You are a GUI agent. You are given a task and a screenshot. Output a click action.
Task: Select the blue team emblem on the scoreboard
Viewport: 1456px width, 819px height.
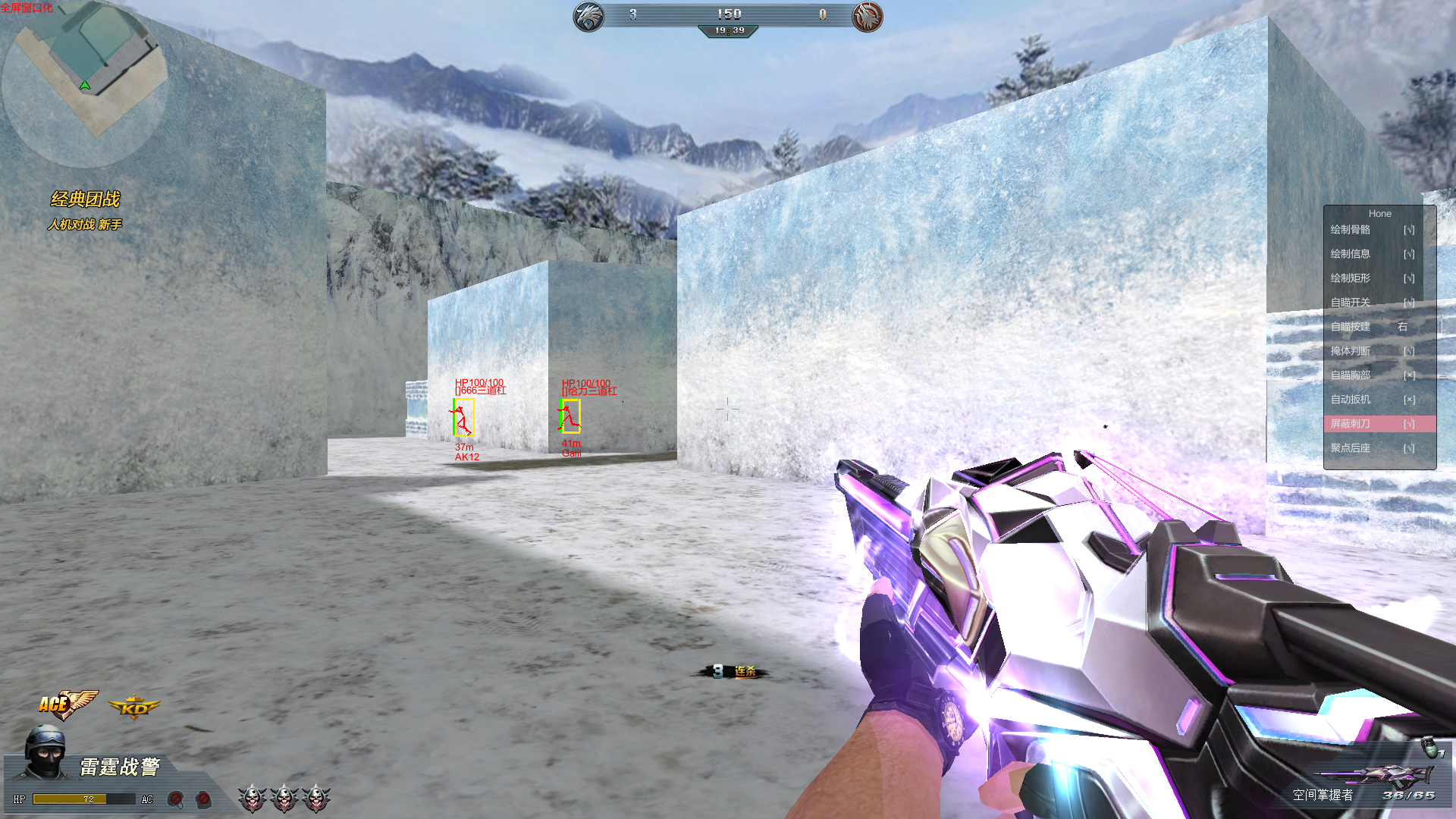(588, 16)
